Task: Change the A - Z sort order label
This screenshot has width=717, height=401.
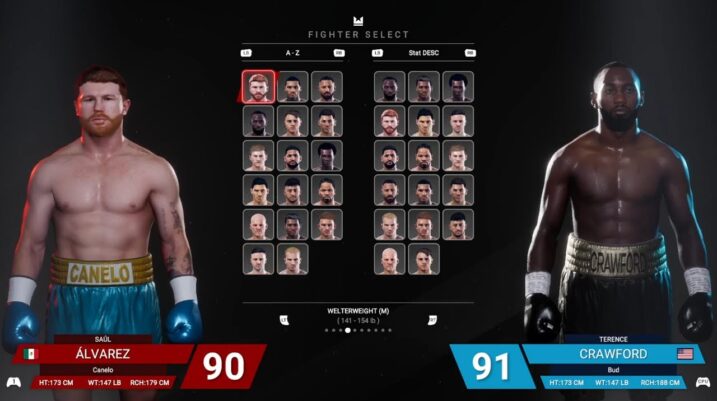Action: (292, 53)
